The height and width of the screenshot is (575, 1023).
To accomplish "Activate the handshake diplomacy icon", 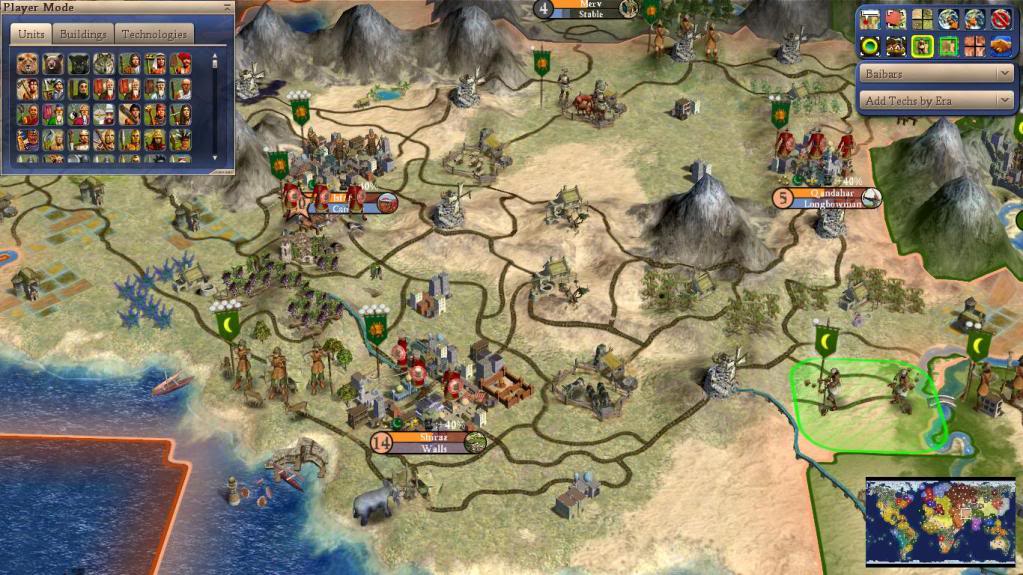I will [999, 45].
